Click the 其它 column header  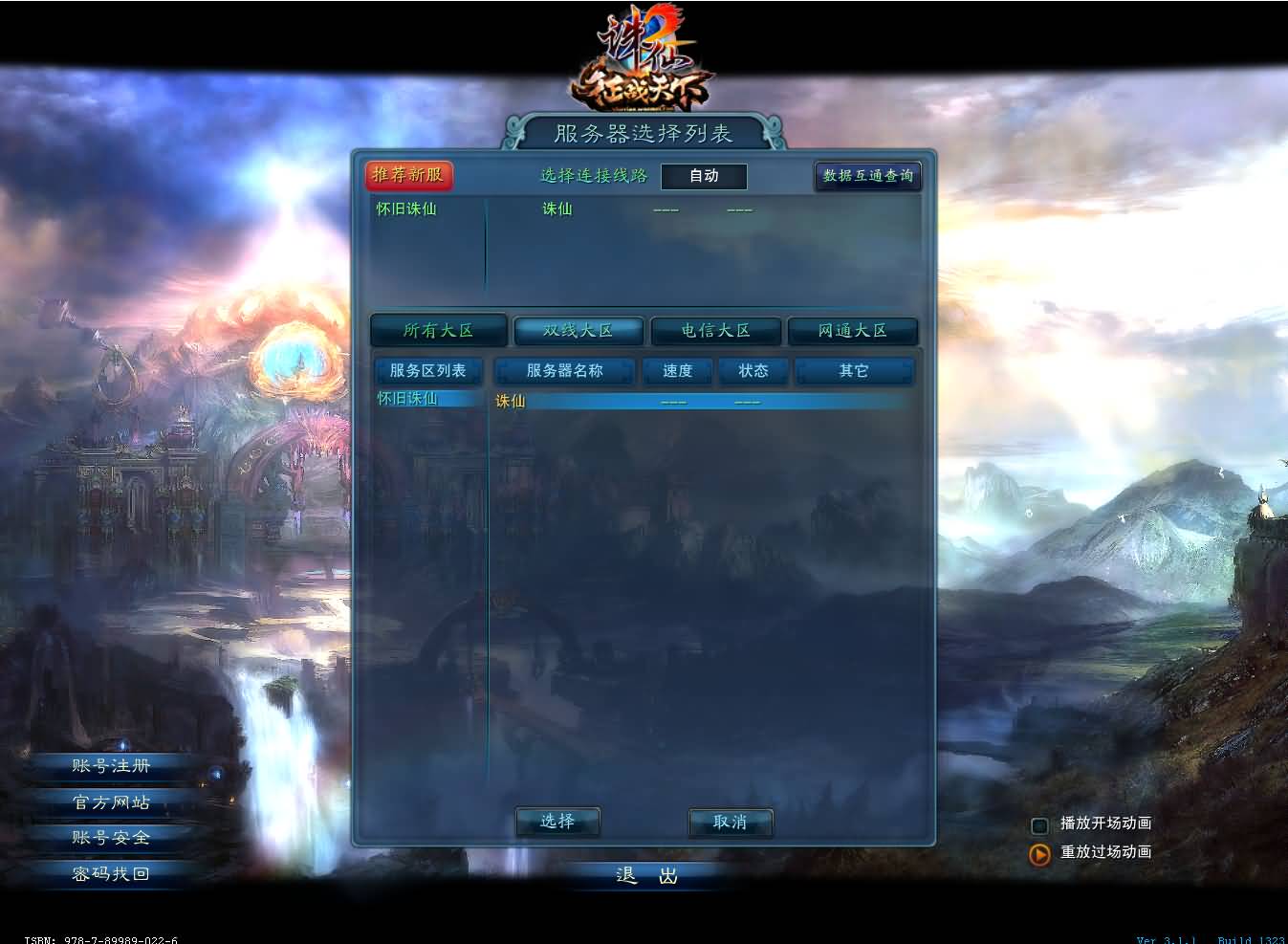[854, 371]
